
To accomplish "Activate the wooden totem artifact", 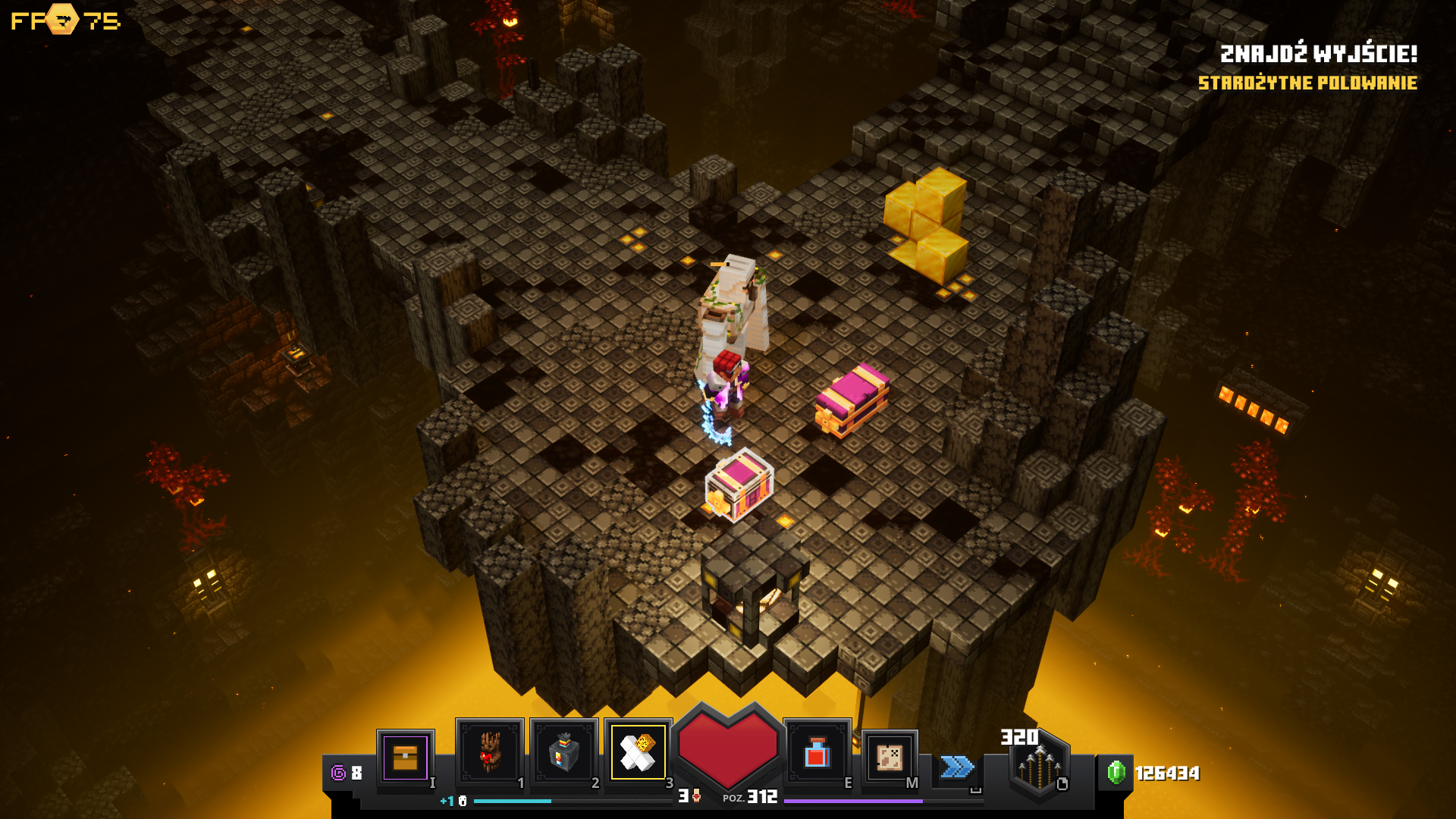I will (489, 752).
